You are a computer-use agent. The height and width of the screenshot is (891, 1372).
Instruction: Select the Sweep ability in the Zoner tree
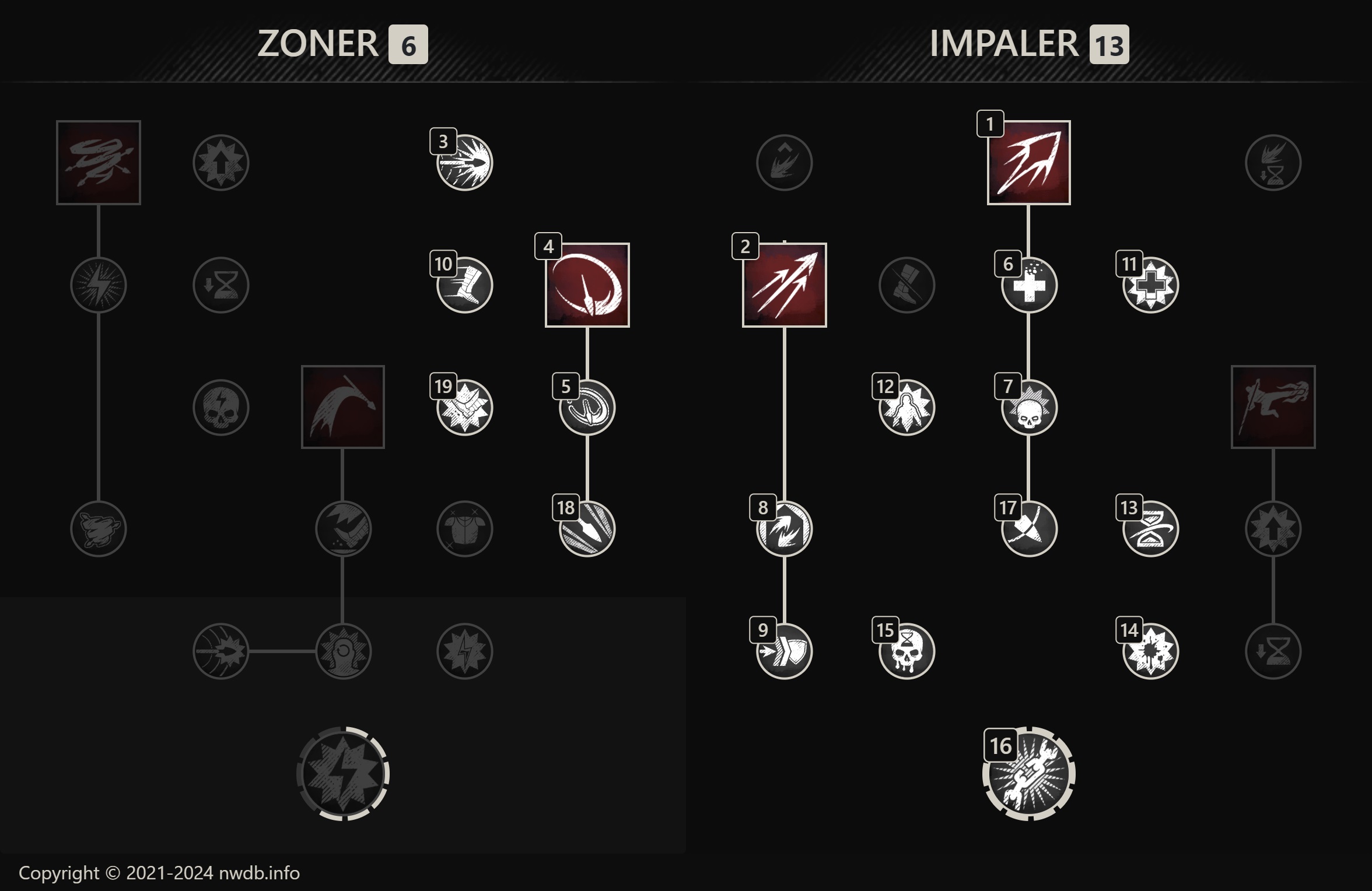[343, 407]
